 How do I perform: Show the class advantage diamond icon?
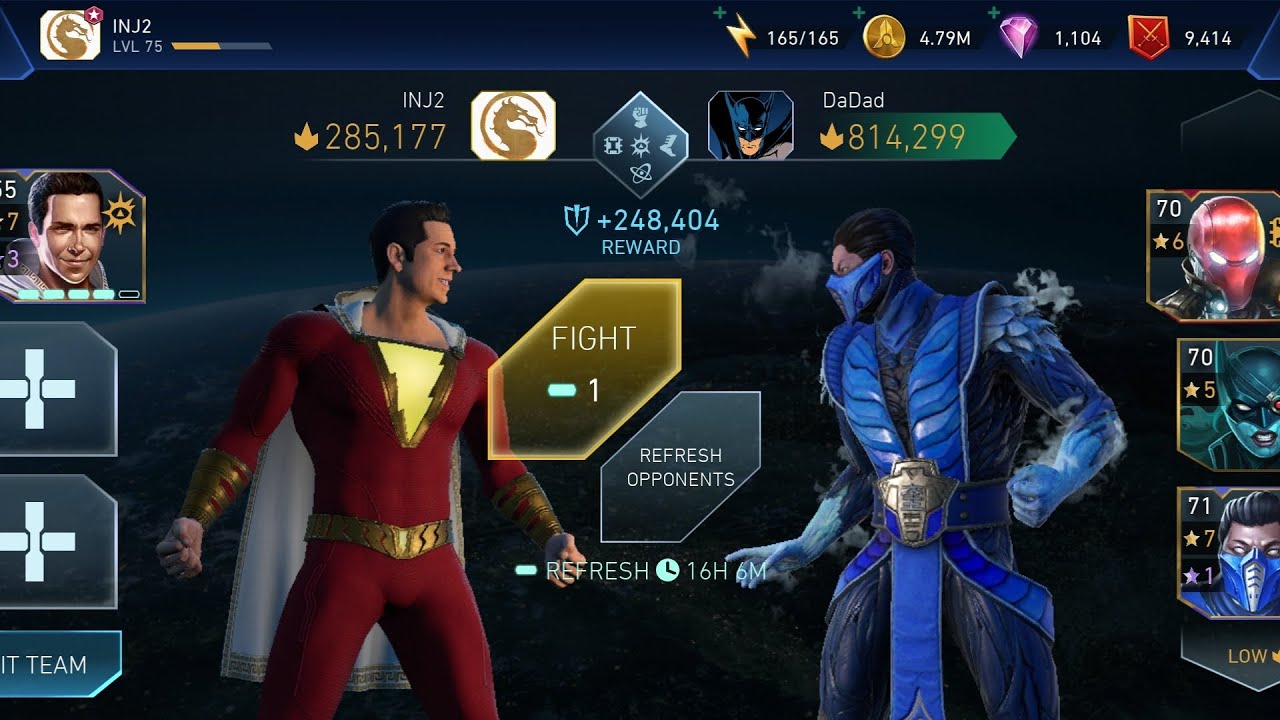(x=640, y=147)
